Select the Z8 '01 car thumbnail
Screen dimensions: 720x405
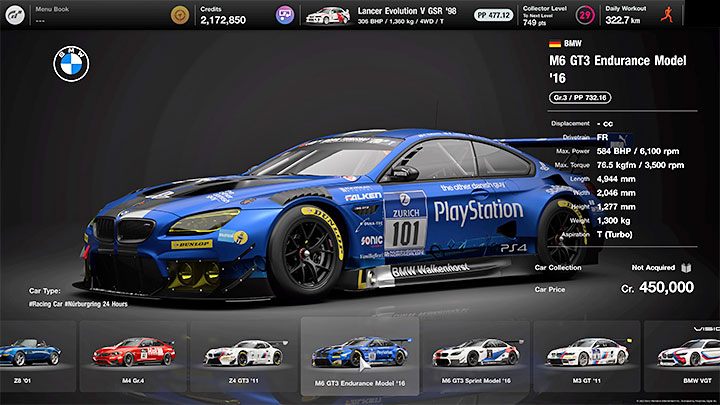click(x=30, y=355)
